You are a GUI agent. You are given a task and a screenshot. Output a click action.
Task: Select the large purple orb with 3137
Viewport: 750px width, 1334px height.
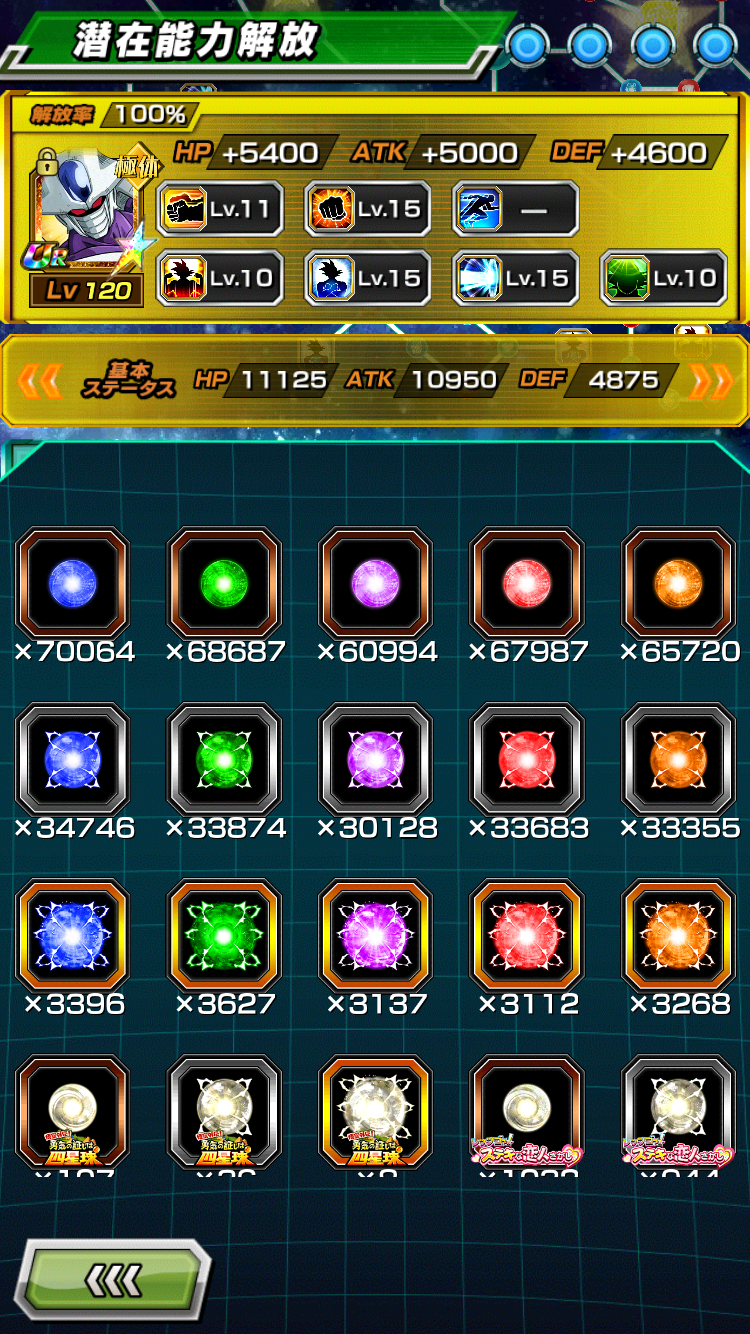coord(376,935)
